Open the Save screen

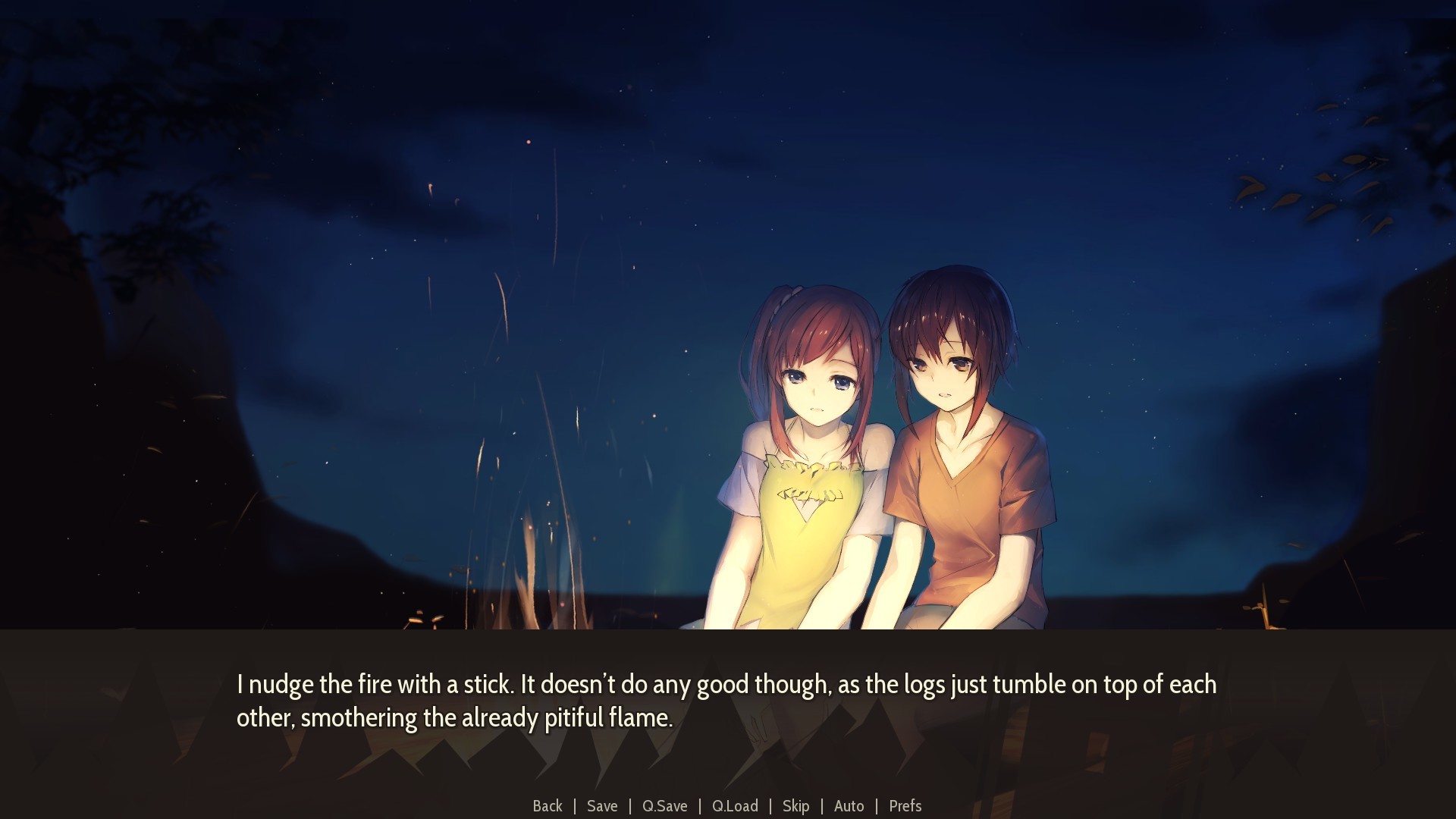(x=601, y=806)
